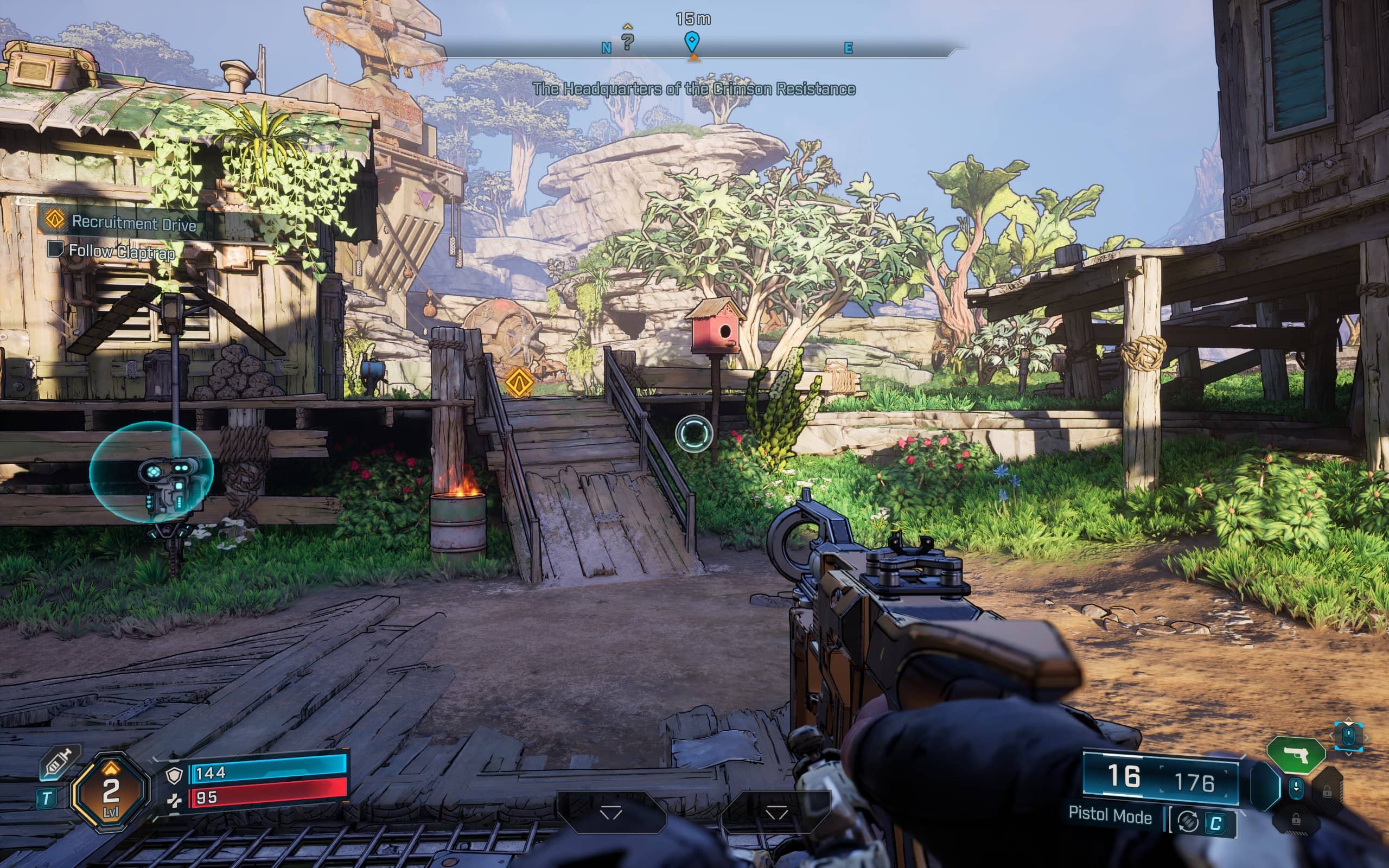The width and height of the screenshot is (1389, 868).
Task: Select the Recruitment Drive quest tracker
Action: 133,222
